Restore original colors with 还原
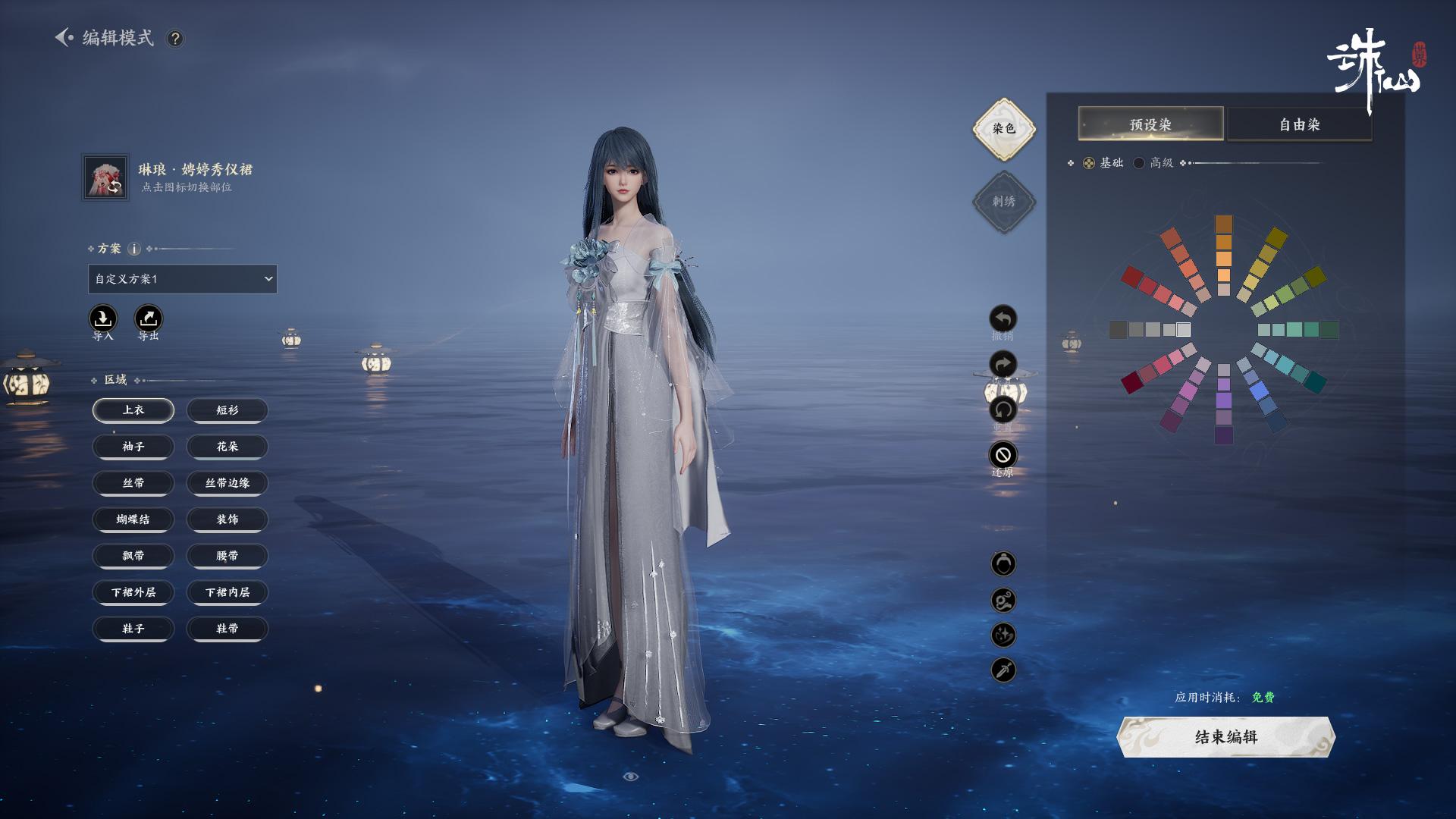 [1003, 455]
